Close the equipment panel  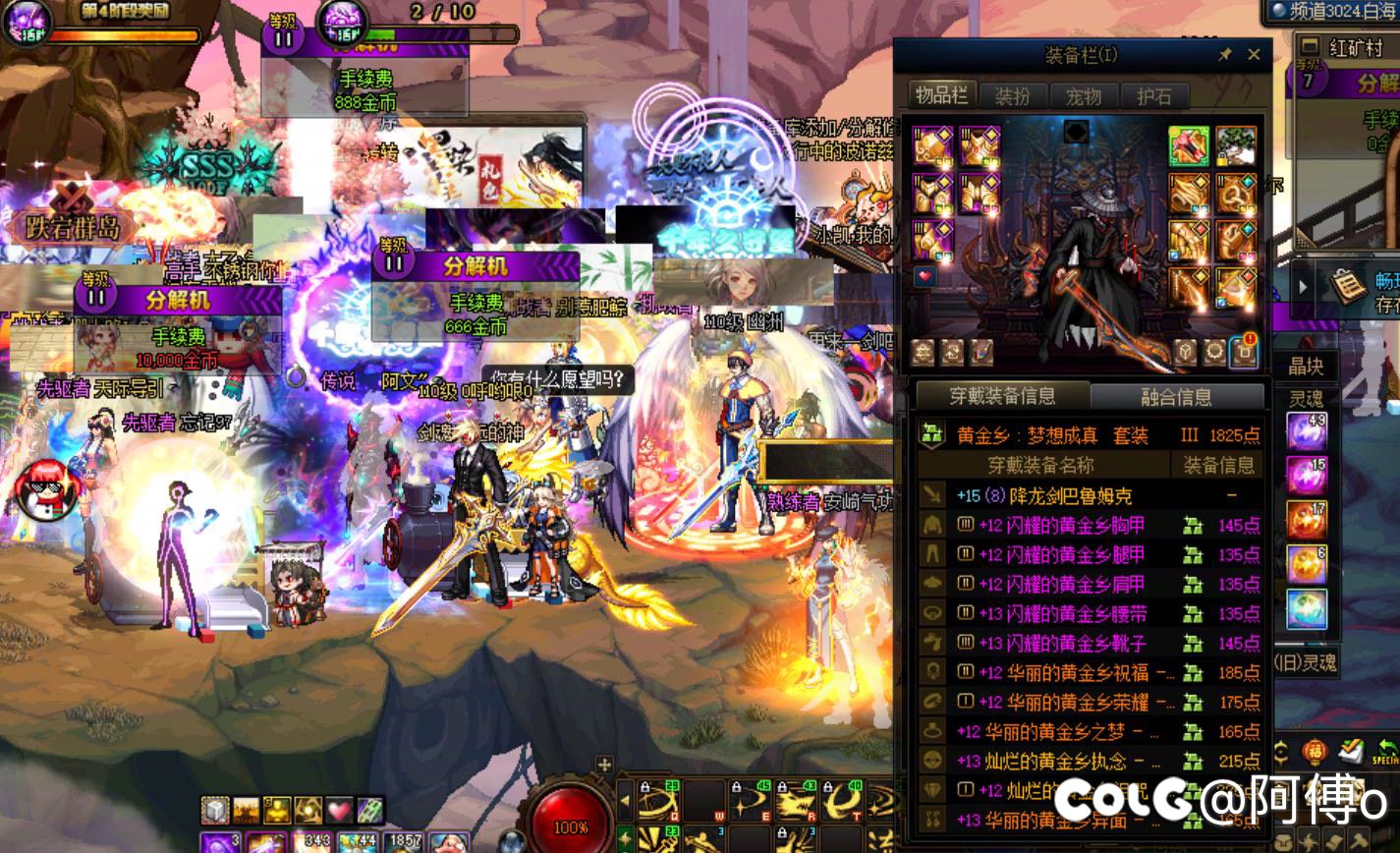point(1254,55)
